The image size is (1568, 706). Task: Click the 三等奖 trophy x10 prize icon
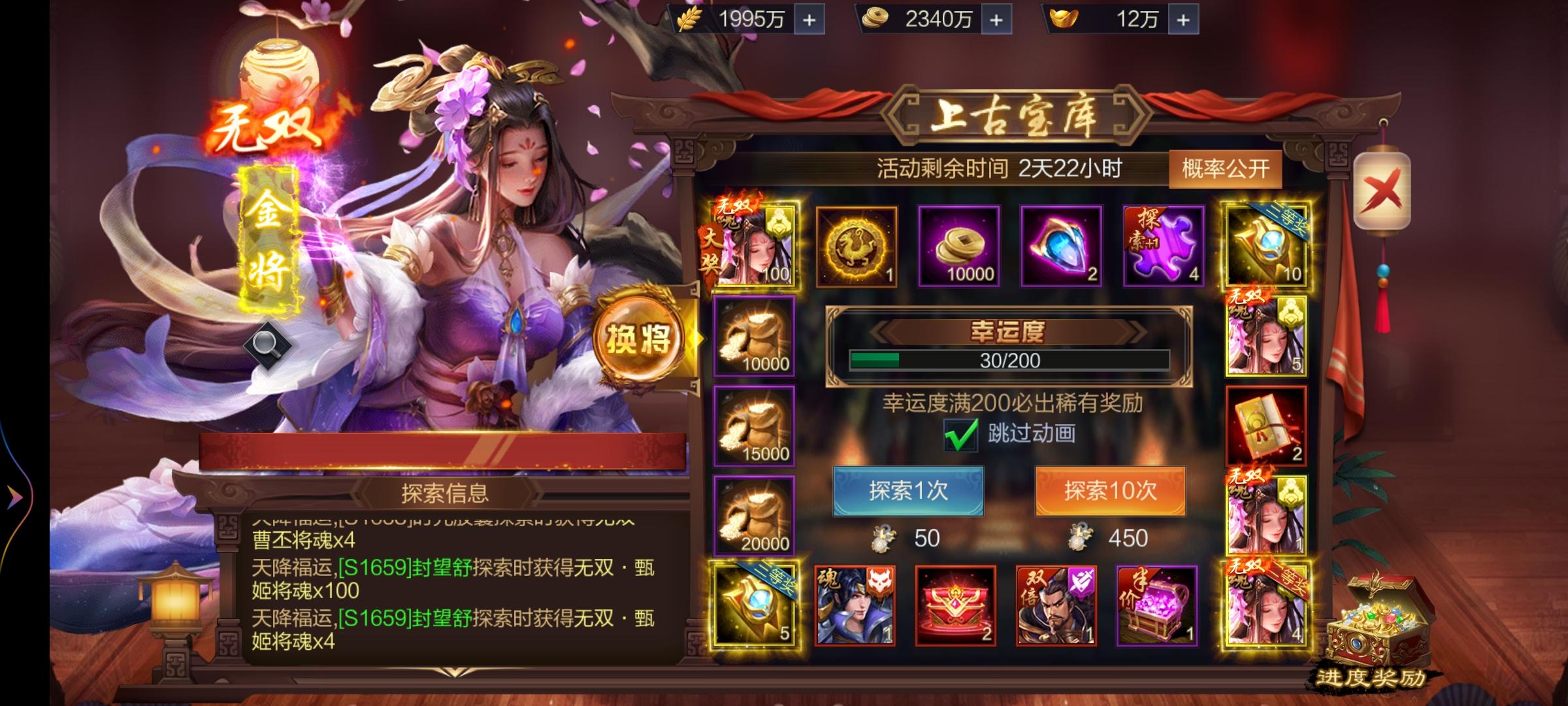1266,245
